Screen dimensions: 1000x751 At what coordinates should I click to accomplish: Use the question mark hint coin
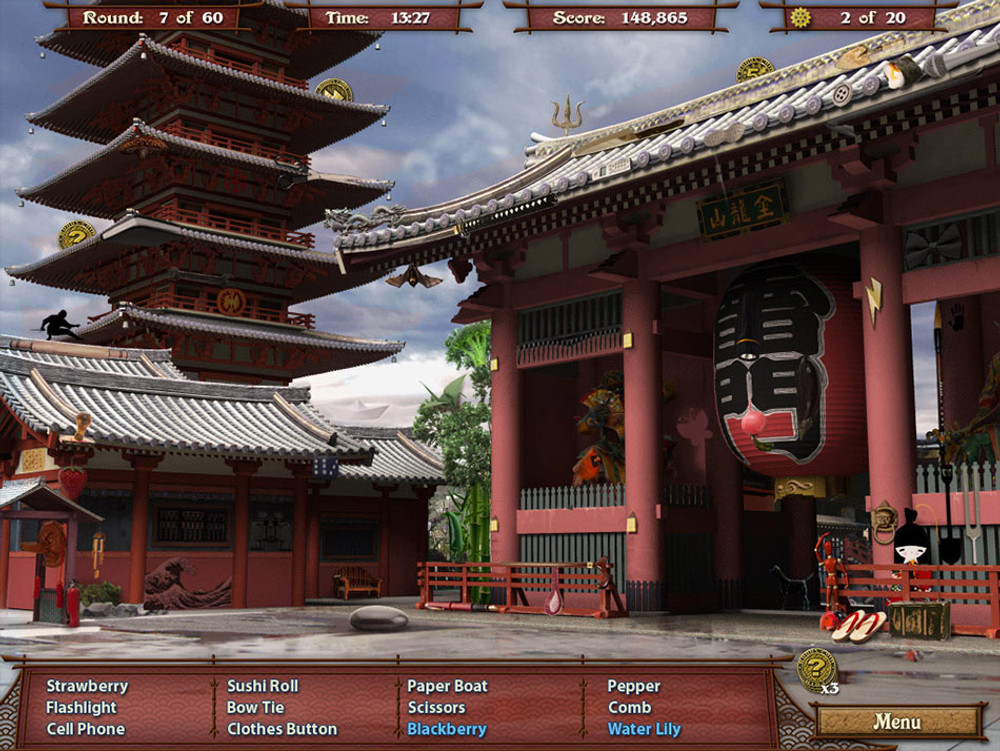pos(816,668)
